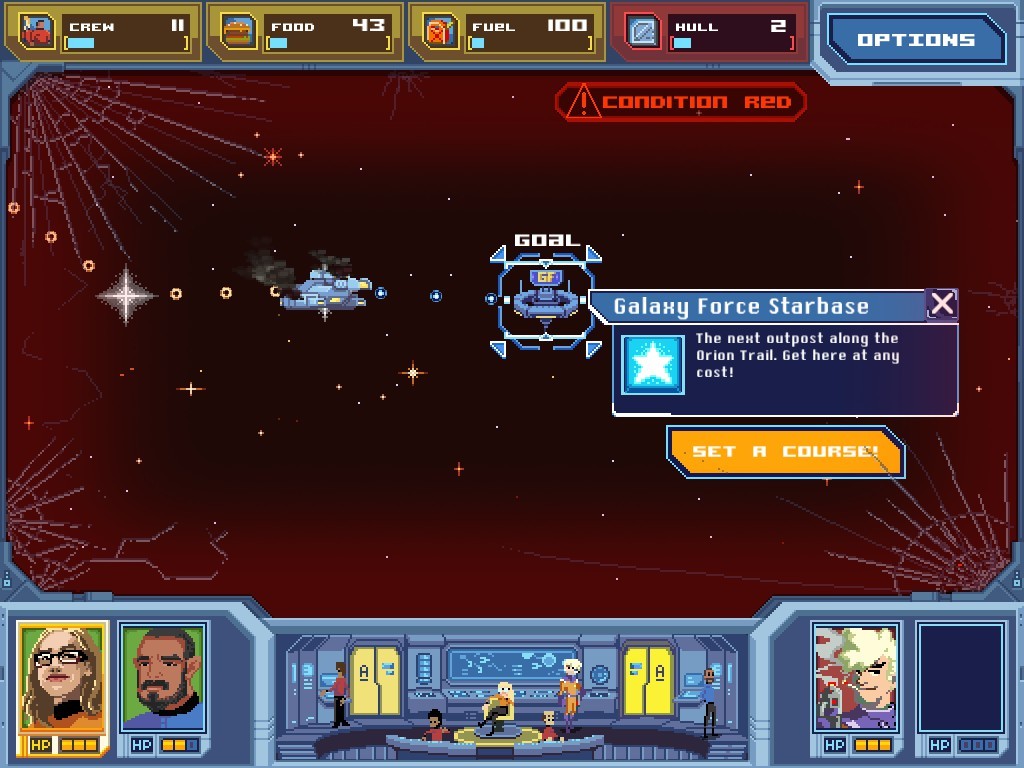Close the Galaxy Force Starbase popup
Viewport: 1024px width, 768px height.
click(941, 304)
